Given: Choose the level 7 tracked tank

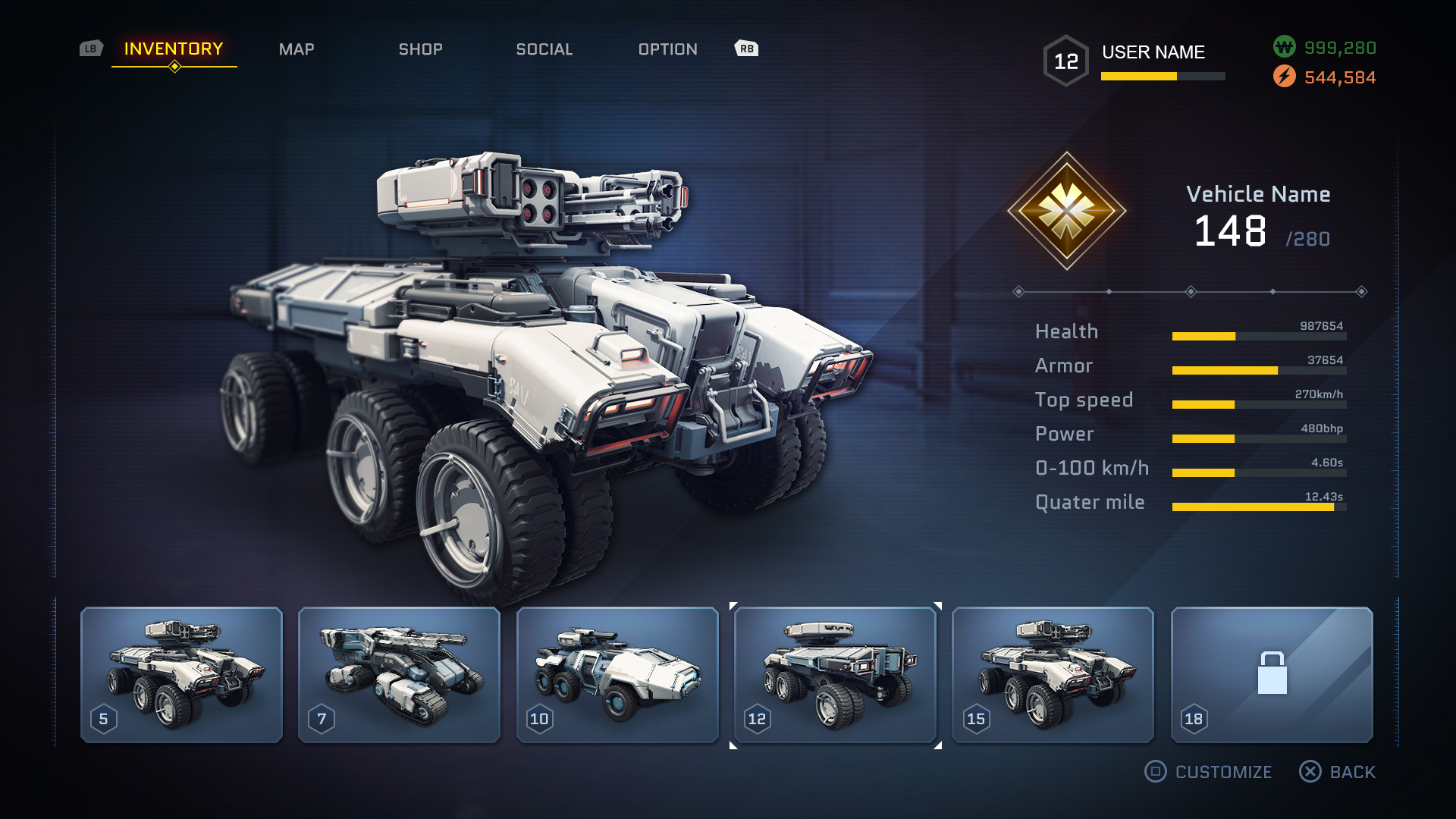Looking at the screenshot, I should [399, 674].
